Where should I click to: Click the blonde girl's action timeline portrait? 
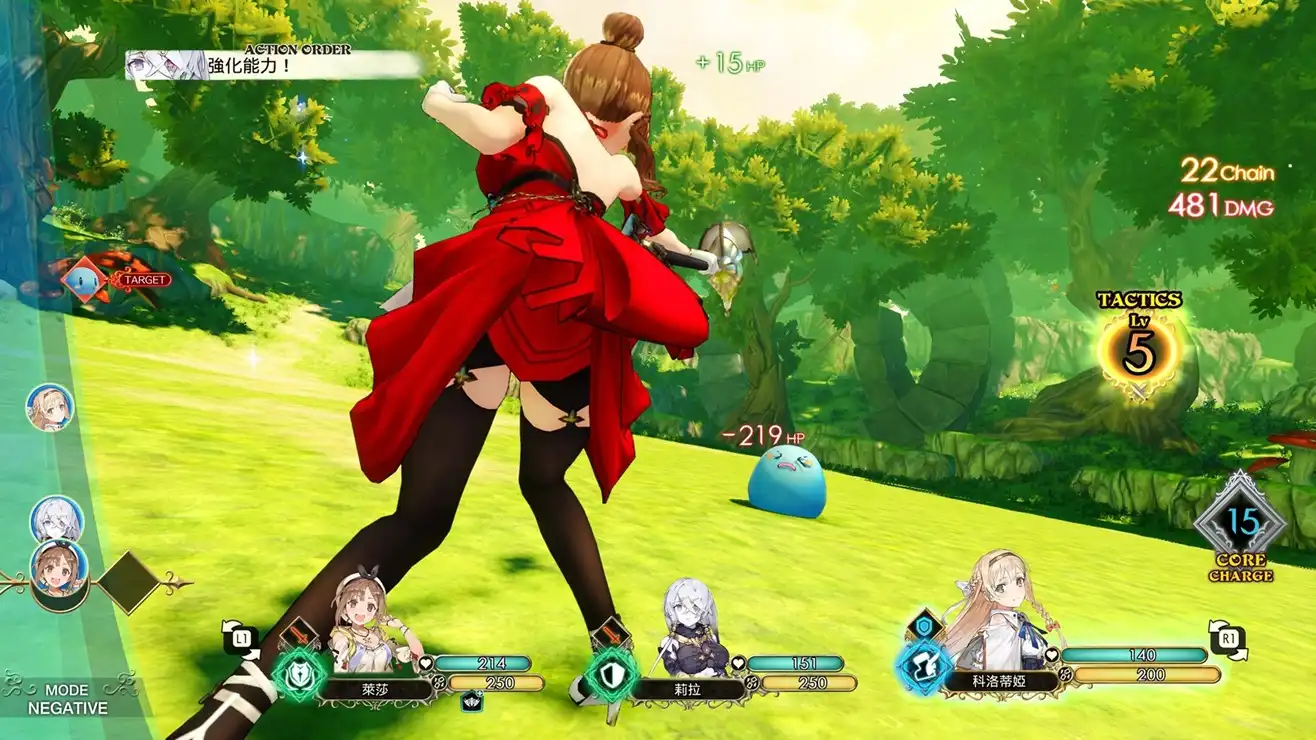pos(49,408)
